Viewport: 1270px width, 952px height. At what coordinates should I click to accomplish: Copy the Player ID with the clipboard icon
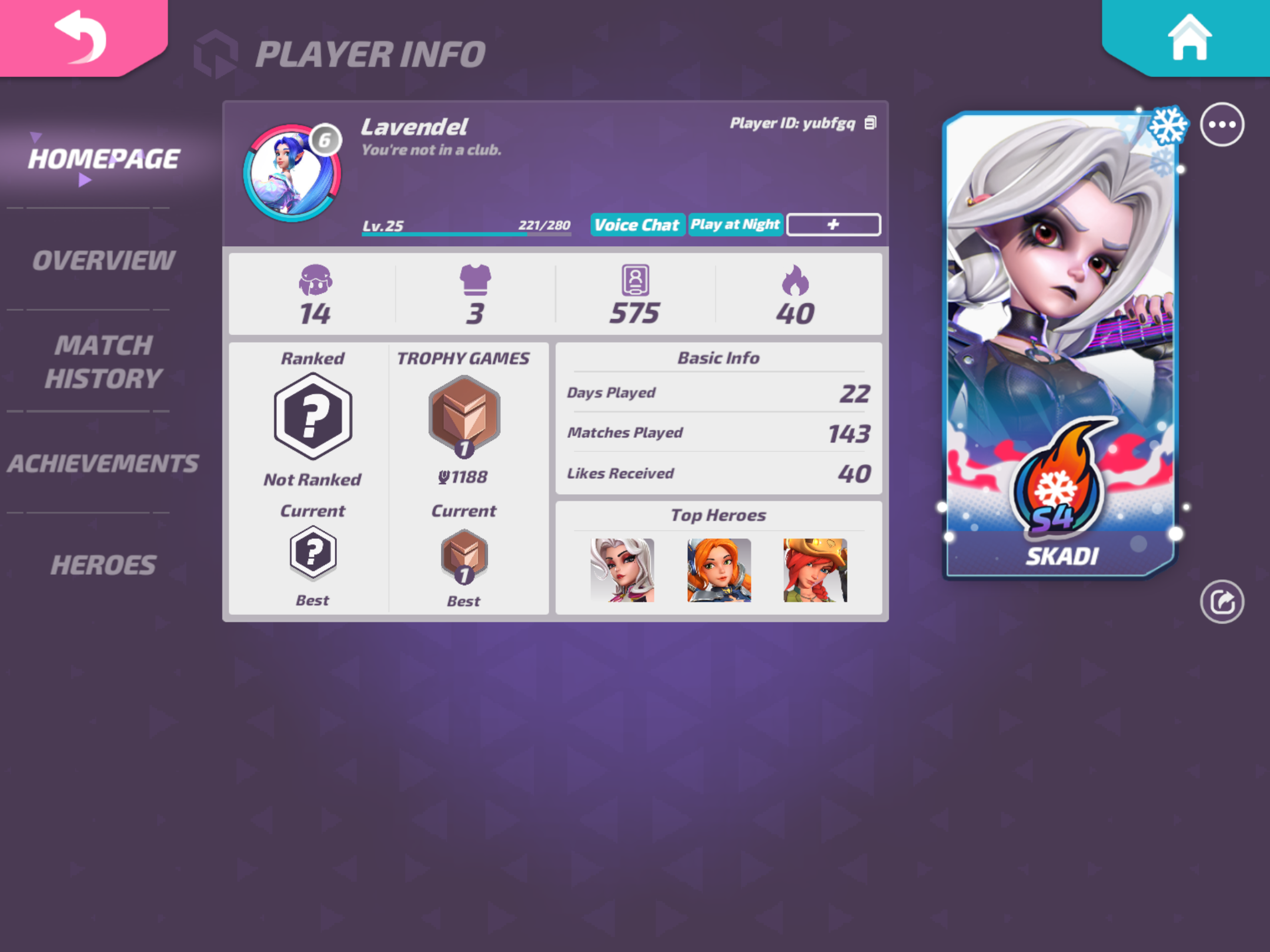coord(870,122)
